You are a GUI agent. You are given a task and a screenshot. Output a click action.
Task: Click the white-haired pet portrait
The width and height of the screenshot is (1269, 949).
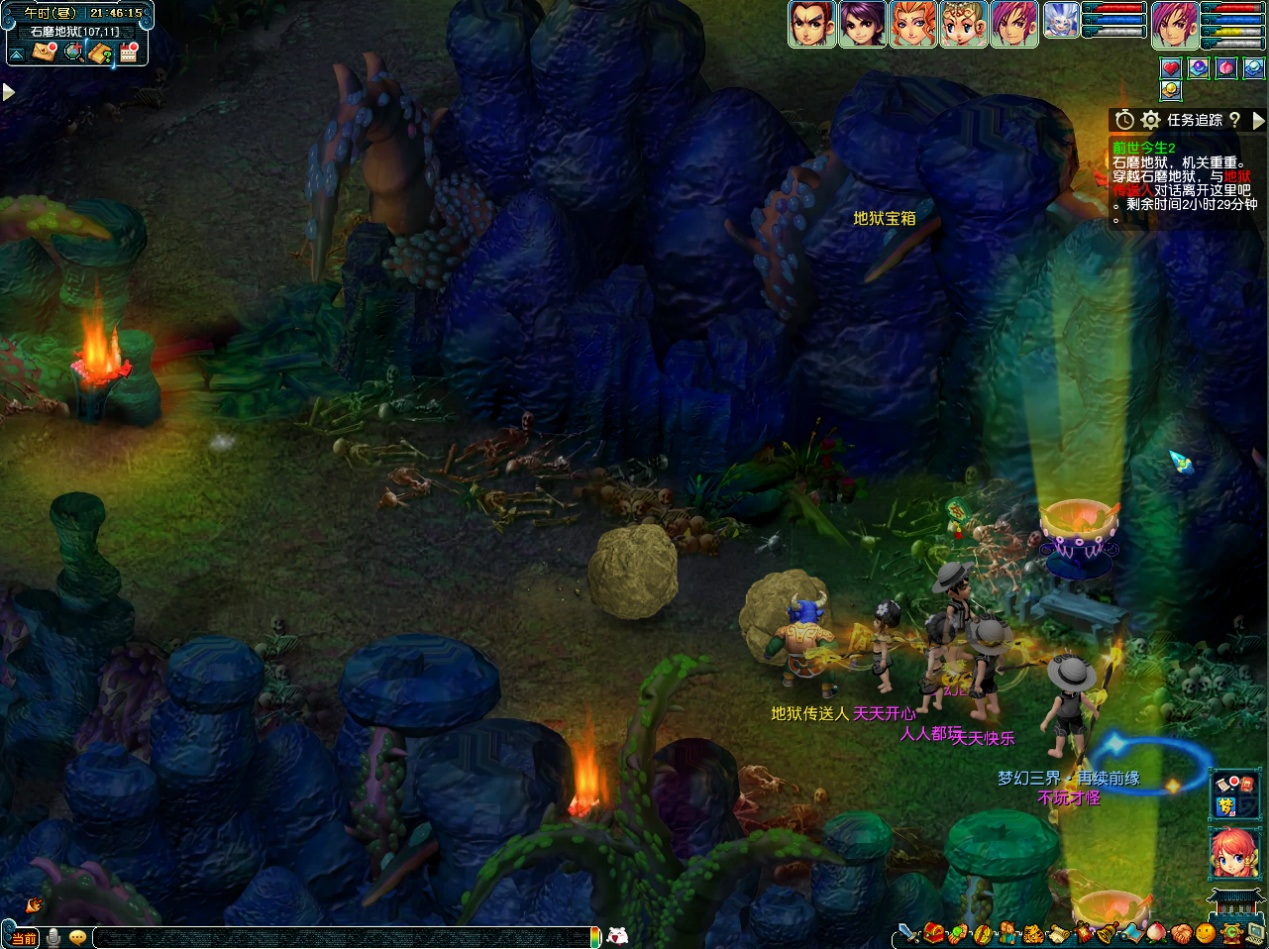point(1061,21)
